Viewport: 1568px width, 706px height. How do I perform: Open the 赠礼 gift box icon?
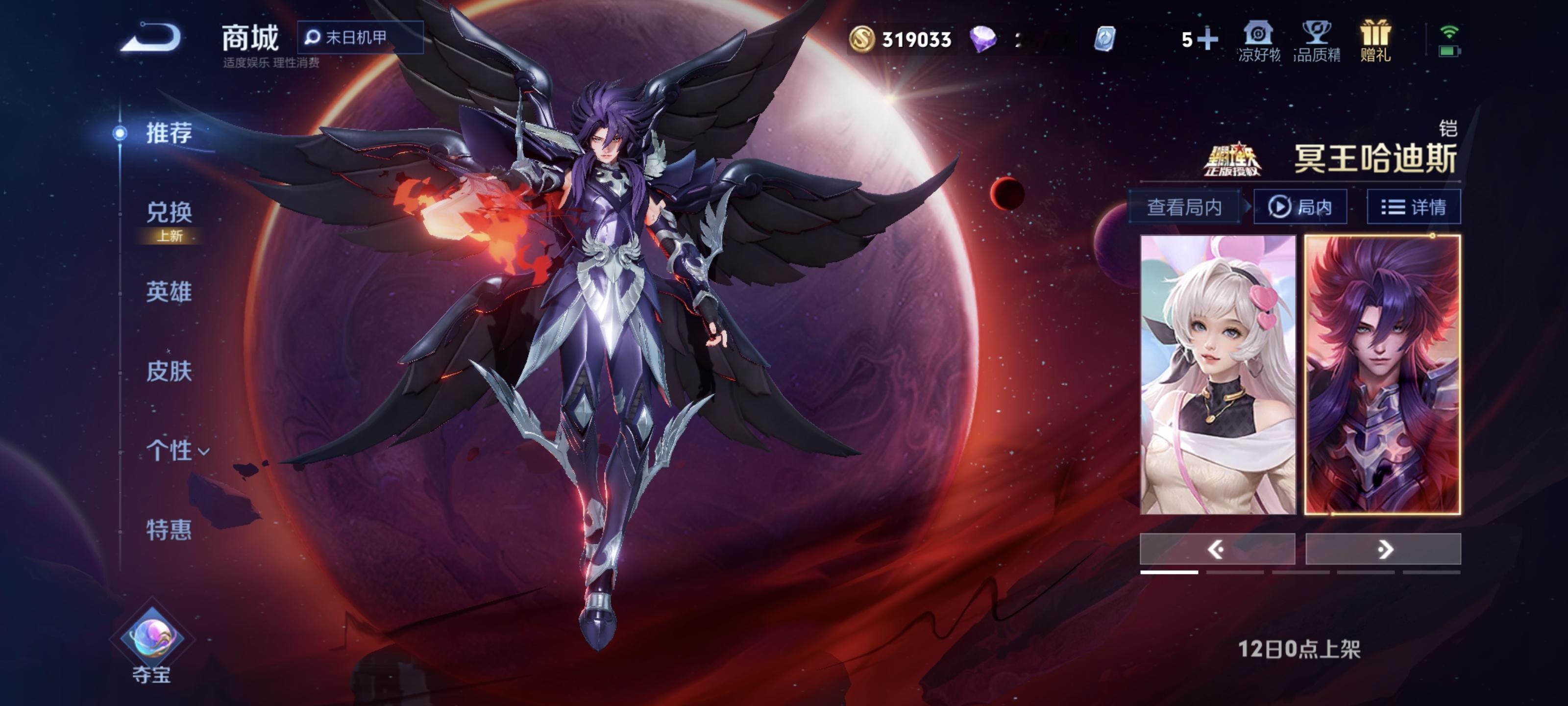tap(1375, 40)
